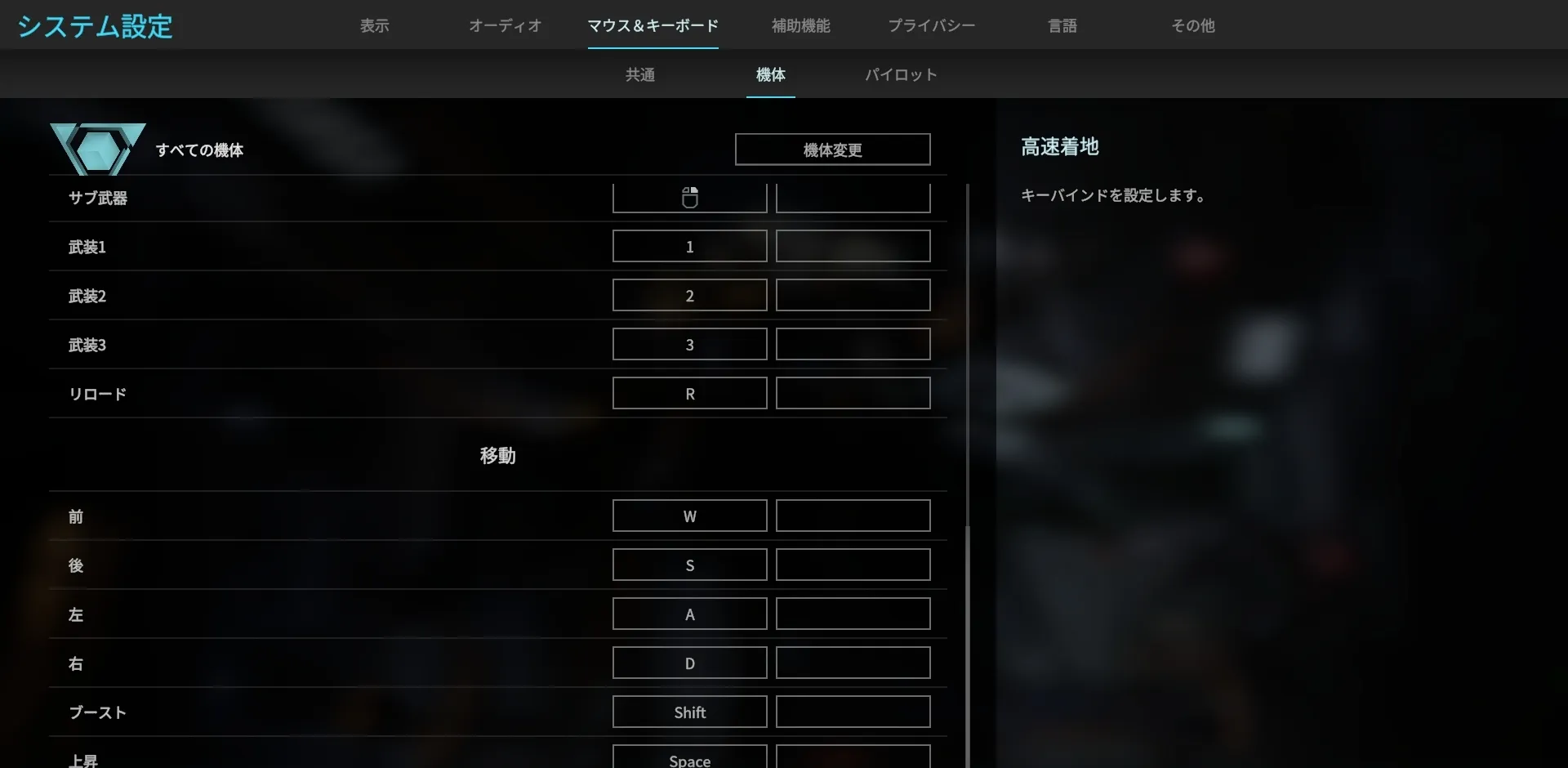The image size is (1568, 768).
Task: Open the その他 tab
Action: coord(1193,25)
